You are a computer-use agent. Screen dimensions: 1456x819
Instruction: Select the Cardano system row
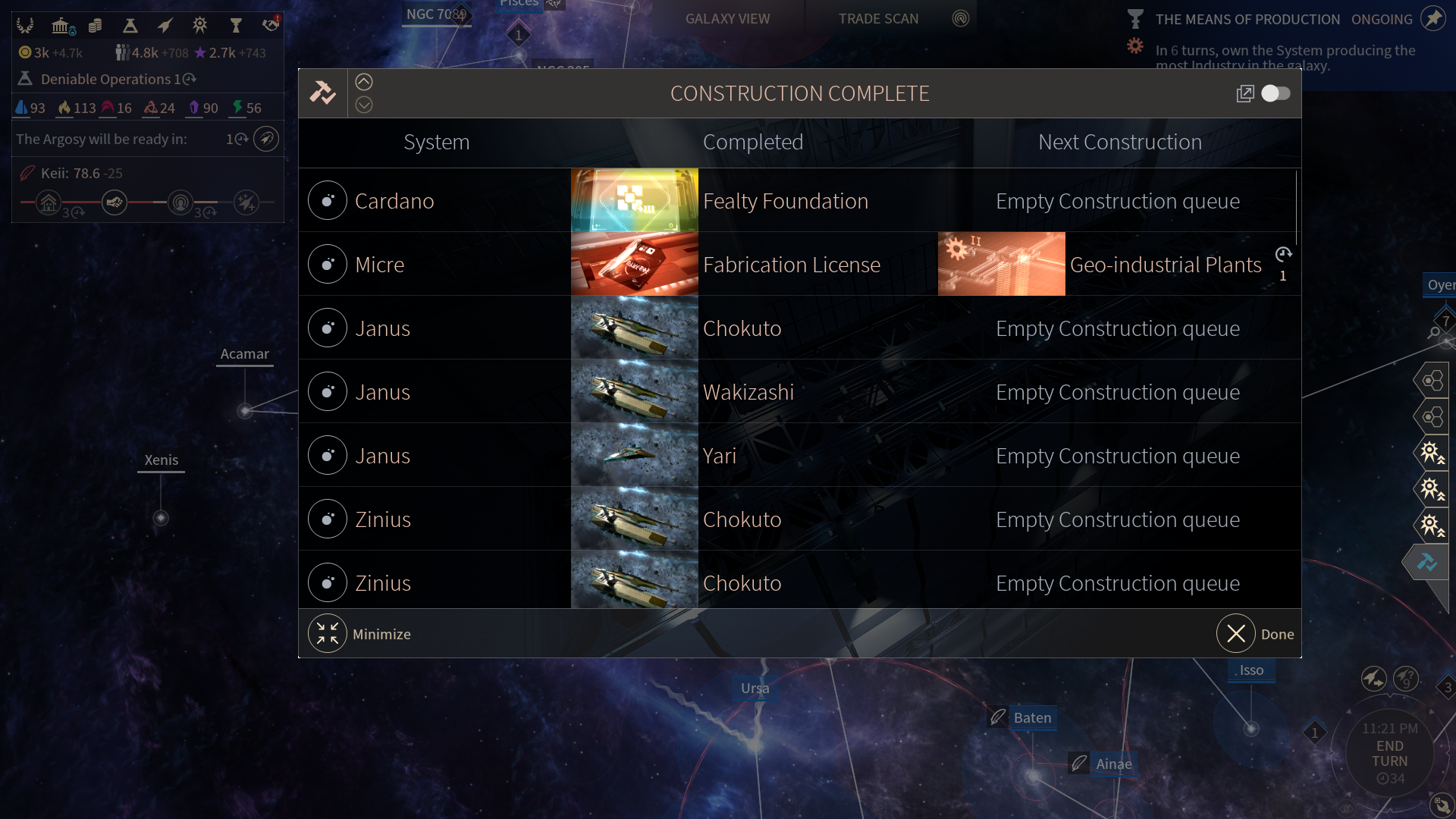(x=394, y=201)
